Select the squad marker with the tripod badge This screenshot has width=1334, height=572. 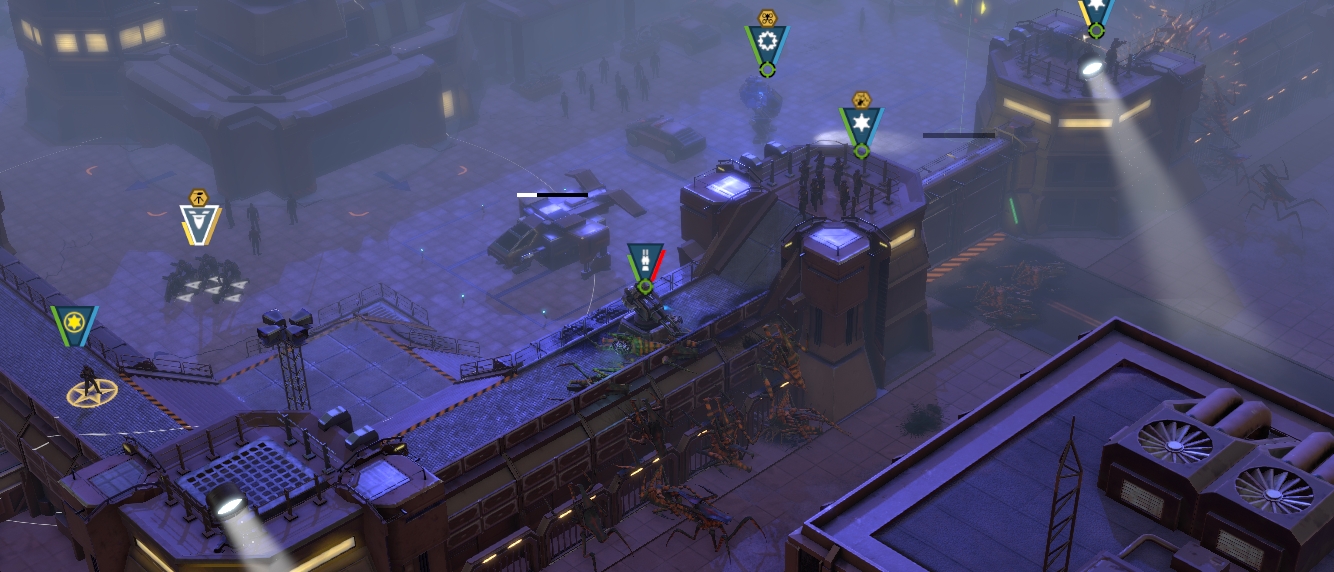(x=200, y=222)
